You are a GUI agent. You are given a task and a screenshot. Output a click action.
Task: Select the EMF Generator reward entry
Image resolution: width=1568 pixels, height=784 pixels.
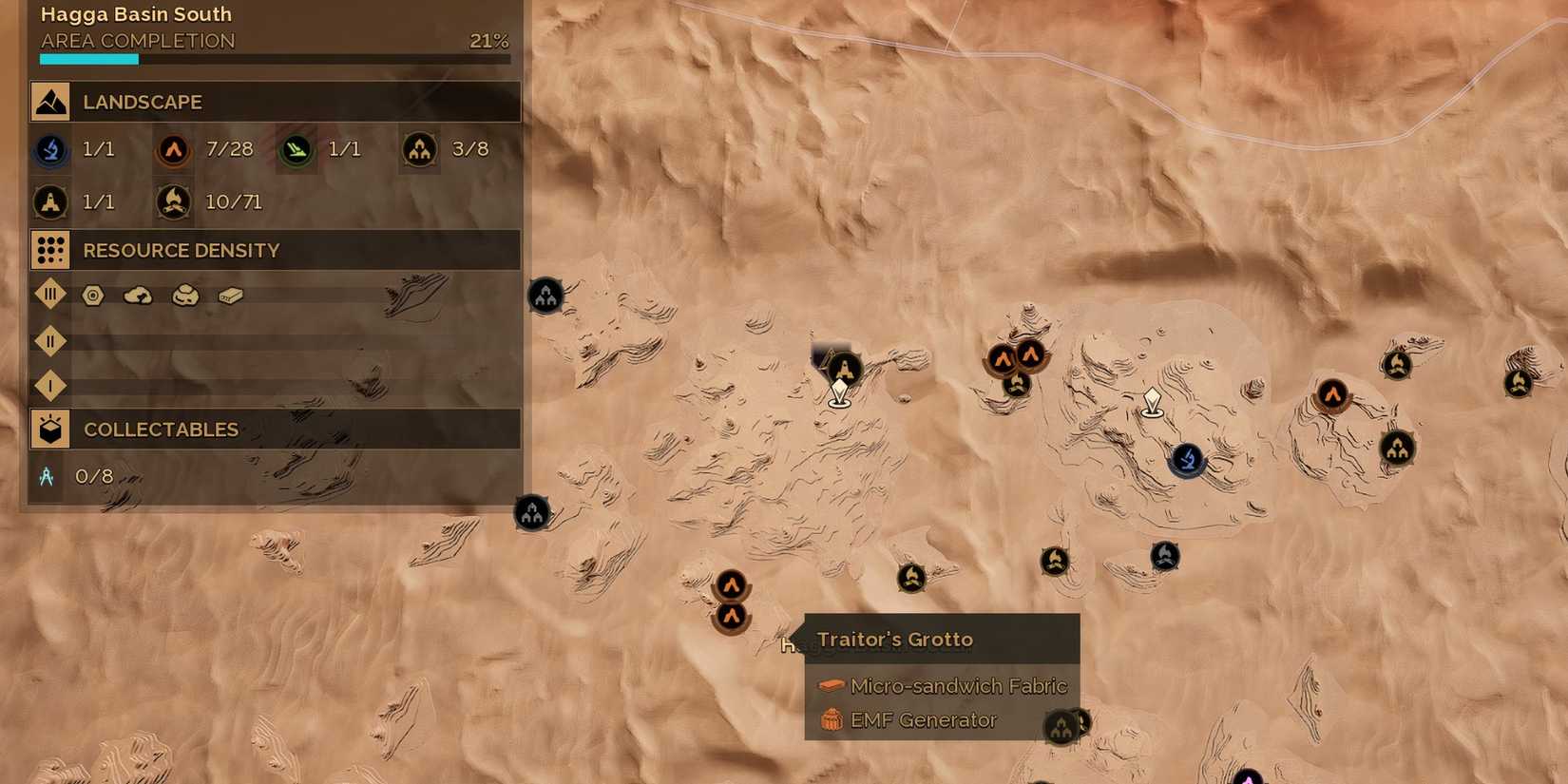click(x=924, y=719)
